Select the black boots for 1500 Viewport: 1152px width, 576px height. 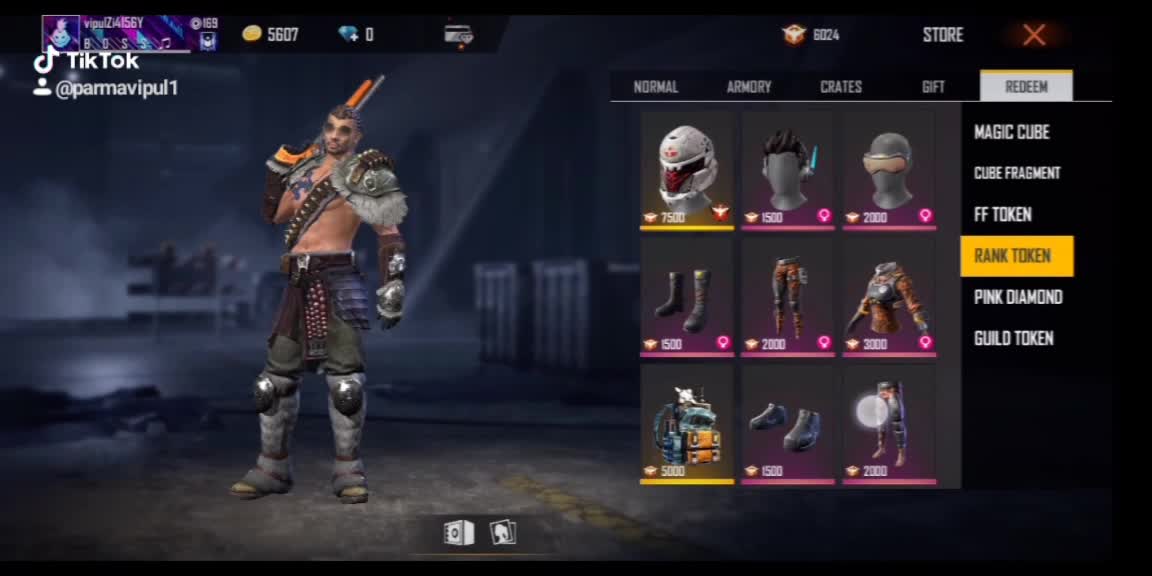coord(687,296)
